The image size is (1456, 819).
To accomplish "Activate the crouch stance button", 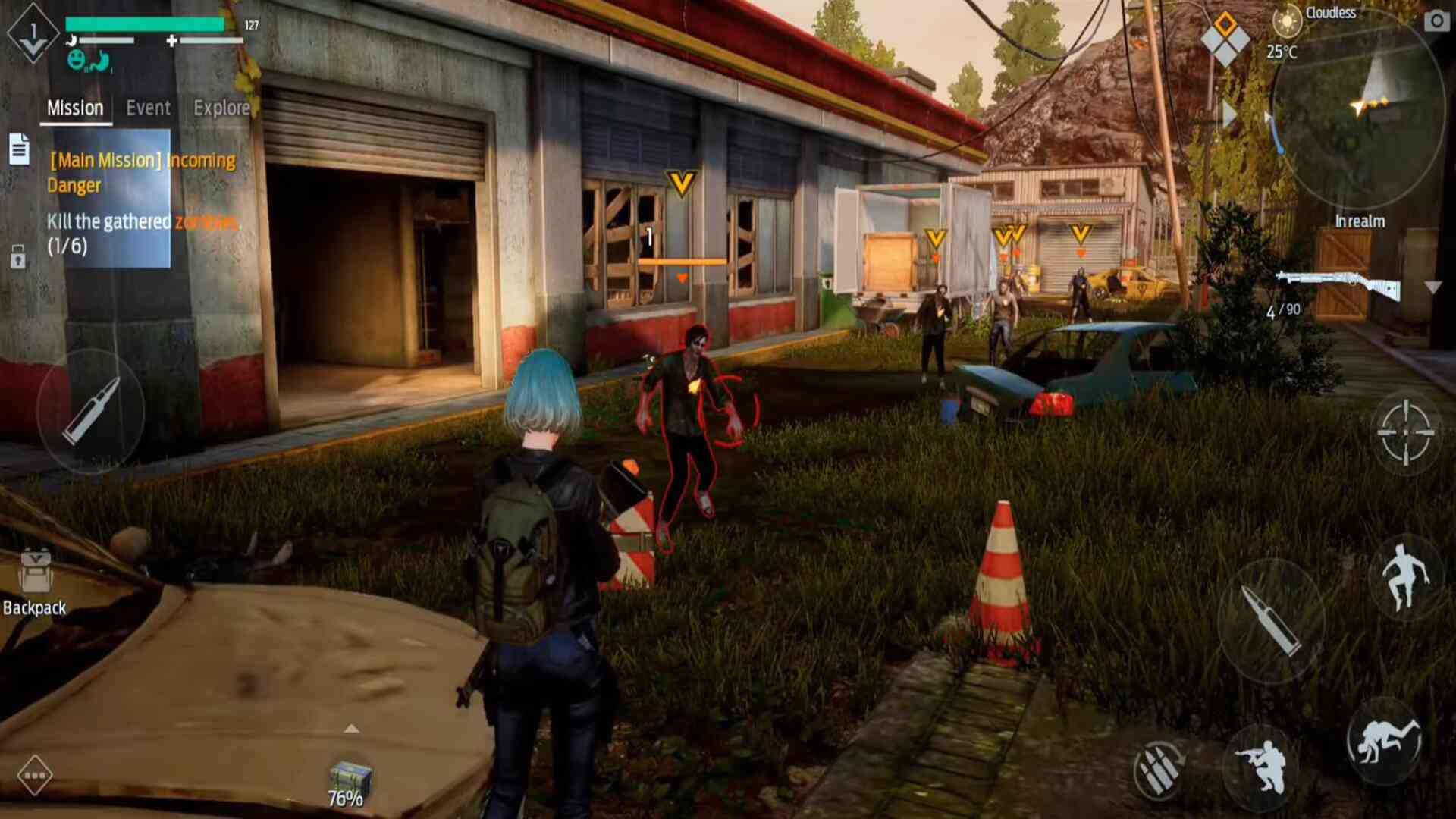I will point(1262,766).
